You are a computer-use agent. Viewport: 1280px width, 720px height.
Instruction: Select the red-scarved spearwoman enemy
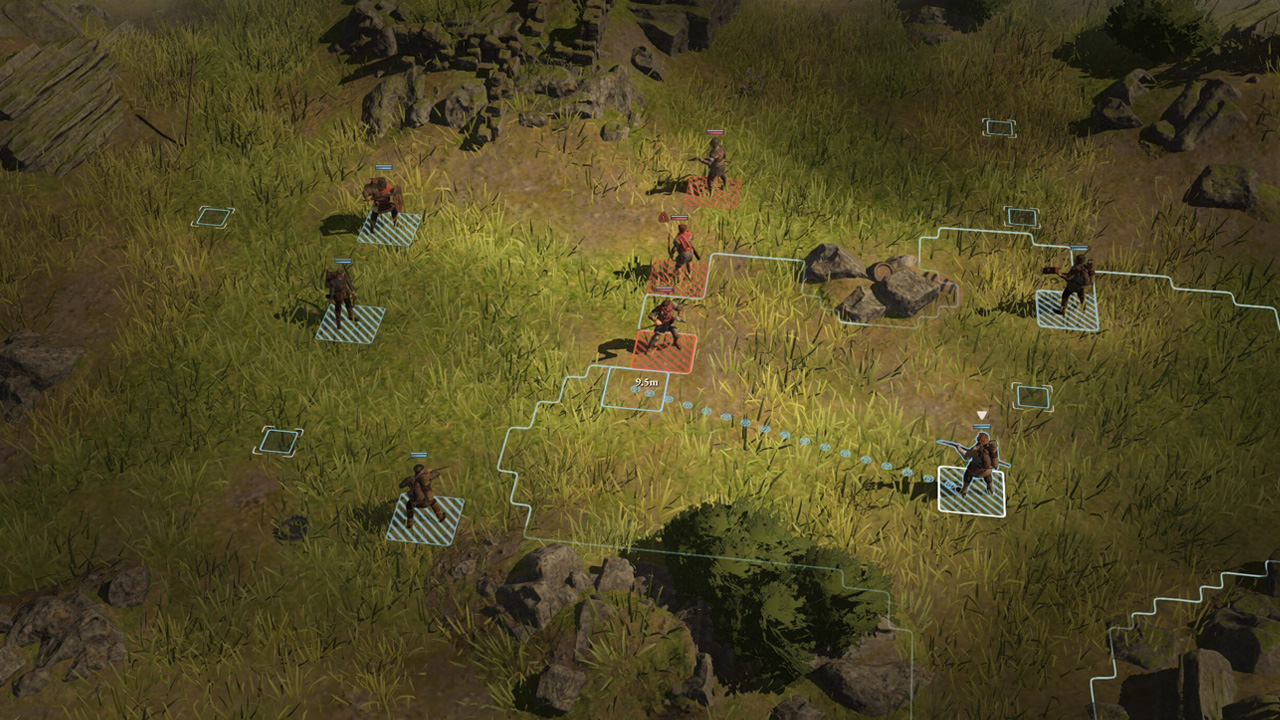(682, 252)
